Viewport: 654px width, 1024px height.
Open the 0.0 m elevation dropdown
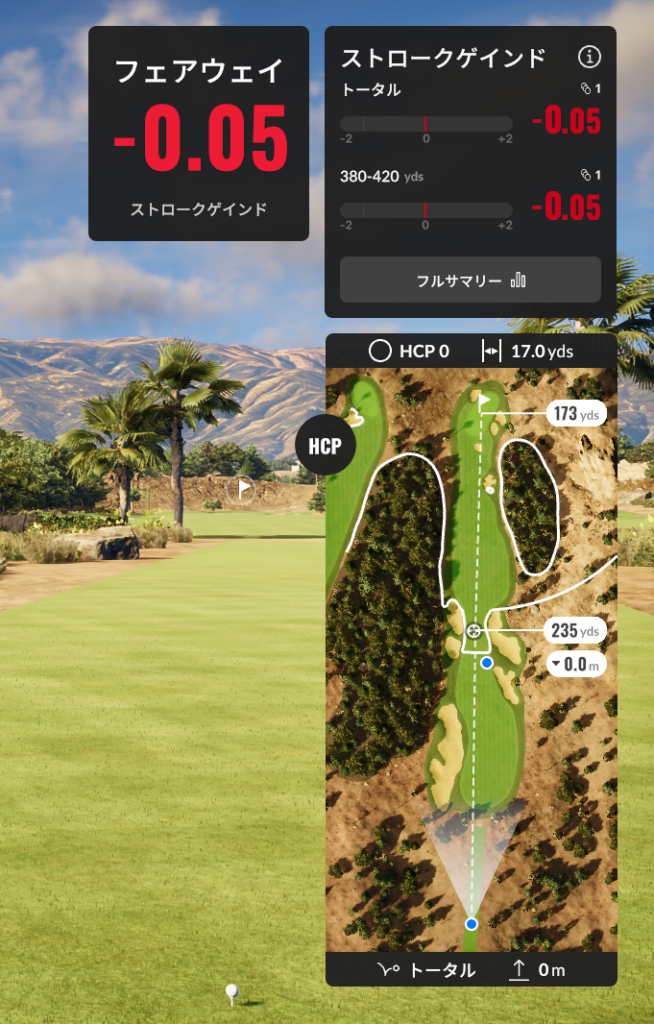[574, 663]
